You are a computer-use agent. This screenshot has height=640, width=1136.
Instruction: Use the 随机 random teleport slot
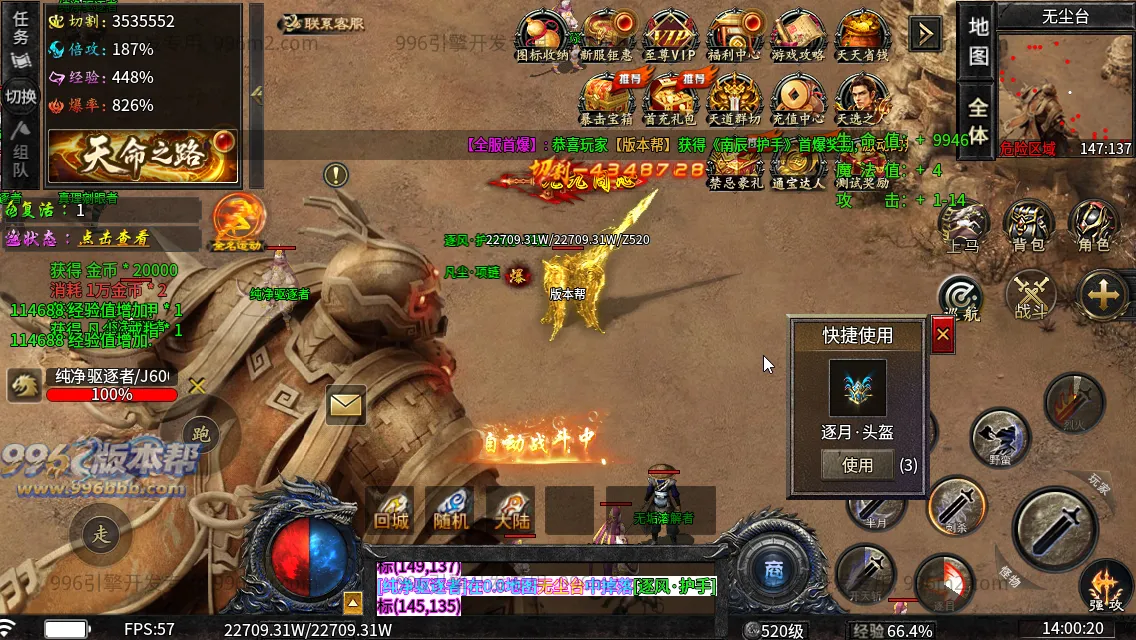tap(450, 509)
